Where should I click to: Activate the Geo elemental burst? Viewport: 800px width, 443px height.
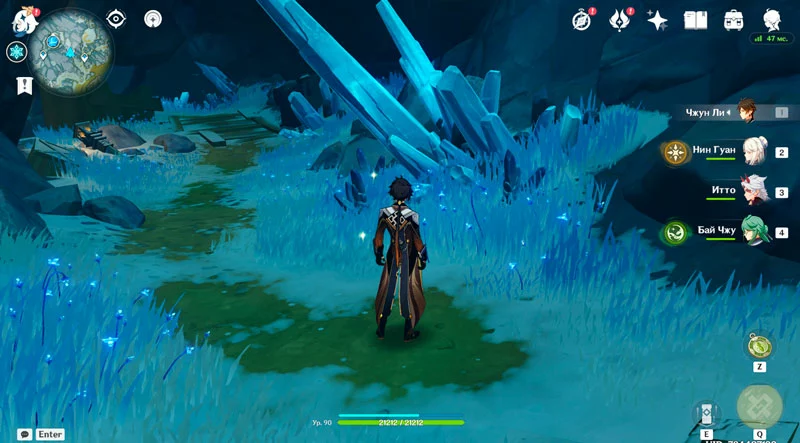pyautogui.click(x=760, y=407)
